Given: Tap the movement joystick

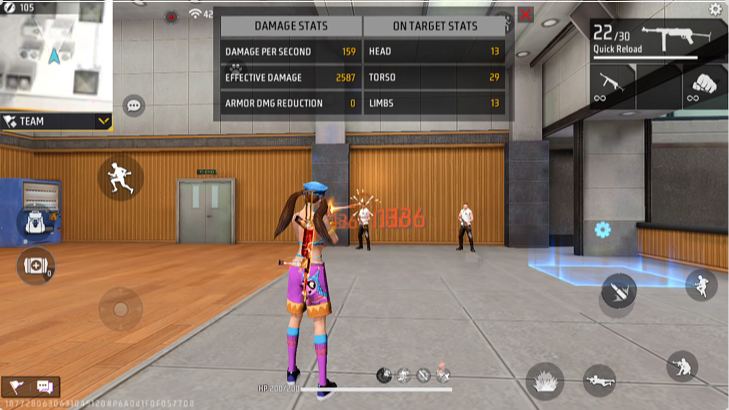Looking at the screenshot, I should click(x=119, y=308).
